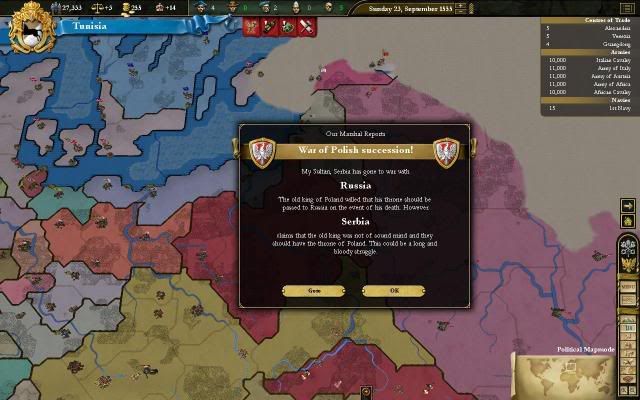Click the yellow arrow button on the right edge

click(629, 206)
